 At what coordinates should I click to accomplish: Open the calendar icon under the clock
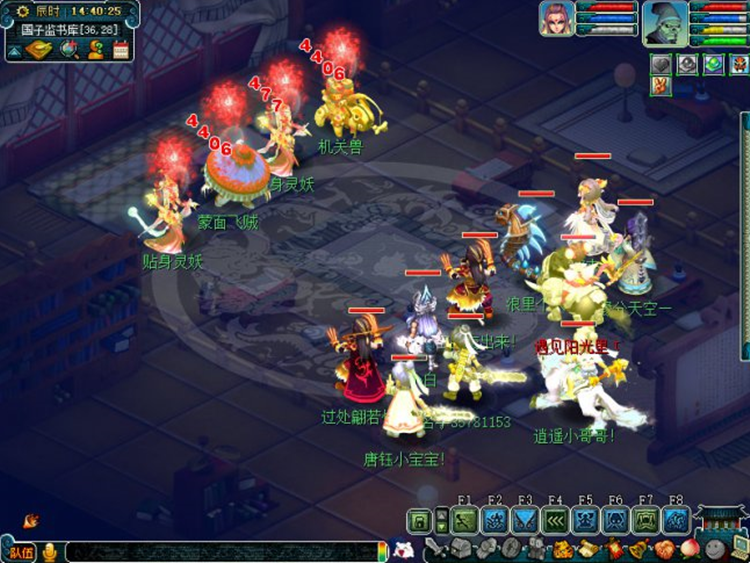(121, 49)
